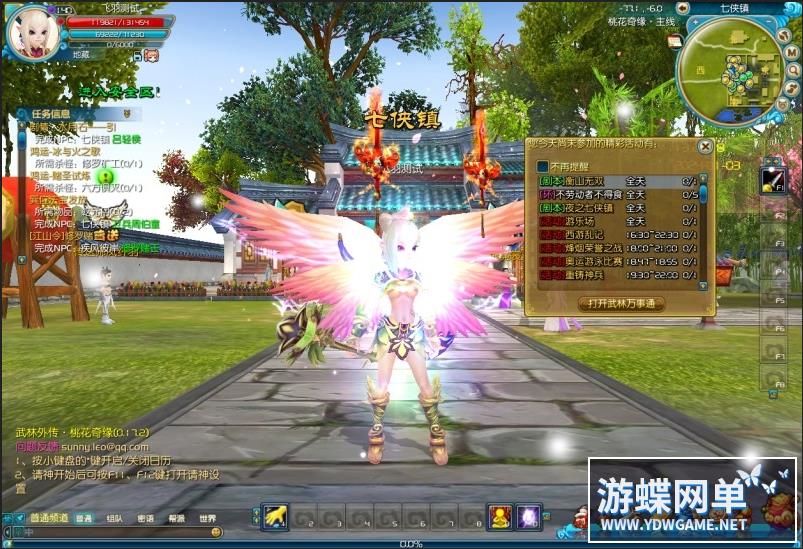Close the daily activities reminder panel
The height and width of the screenshot is (549, 803).
705,147
